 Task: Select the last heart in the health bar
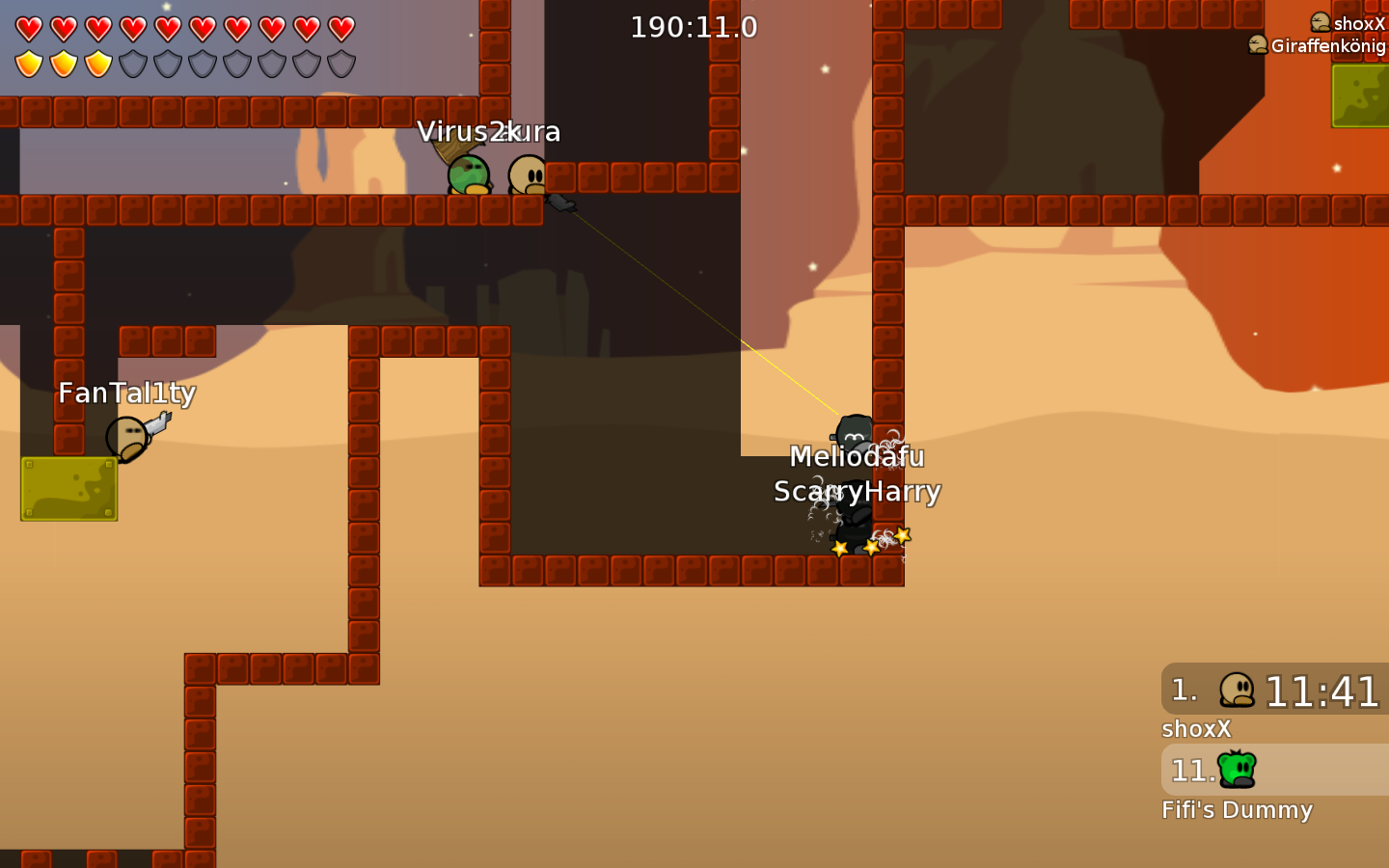[x=340, y=29]
